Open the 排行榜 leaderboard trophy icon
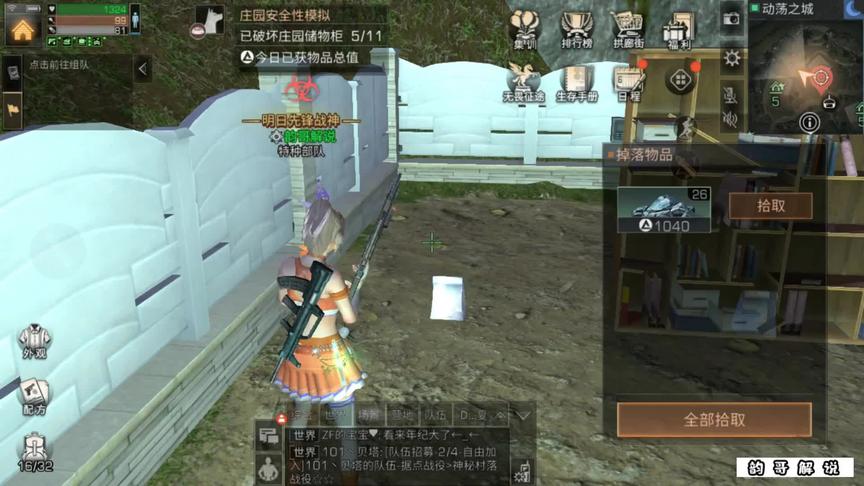Image resolution: width=864 pixels, height=486 pixels. tap(576, 30)
